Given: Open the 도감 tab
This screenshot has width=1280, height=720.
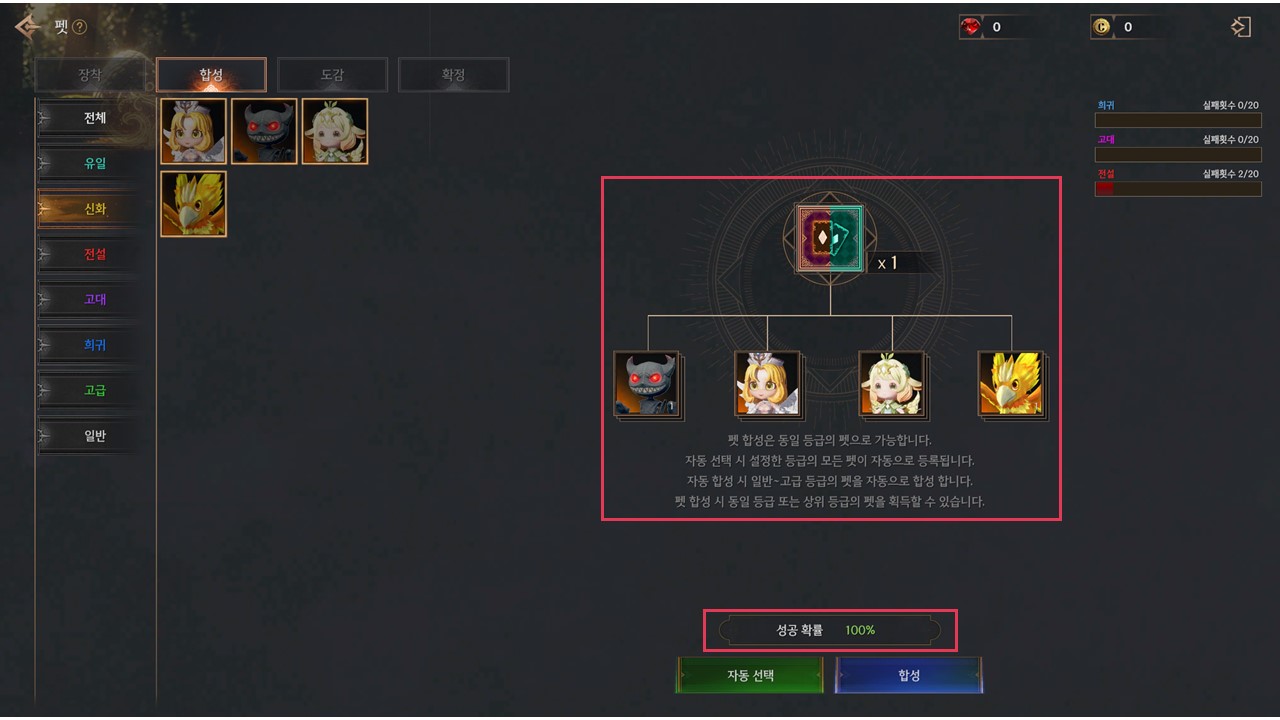Looking at the screenshot, I should 332,75.
